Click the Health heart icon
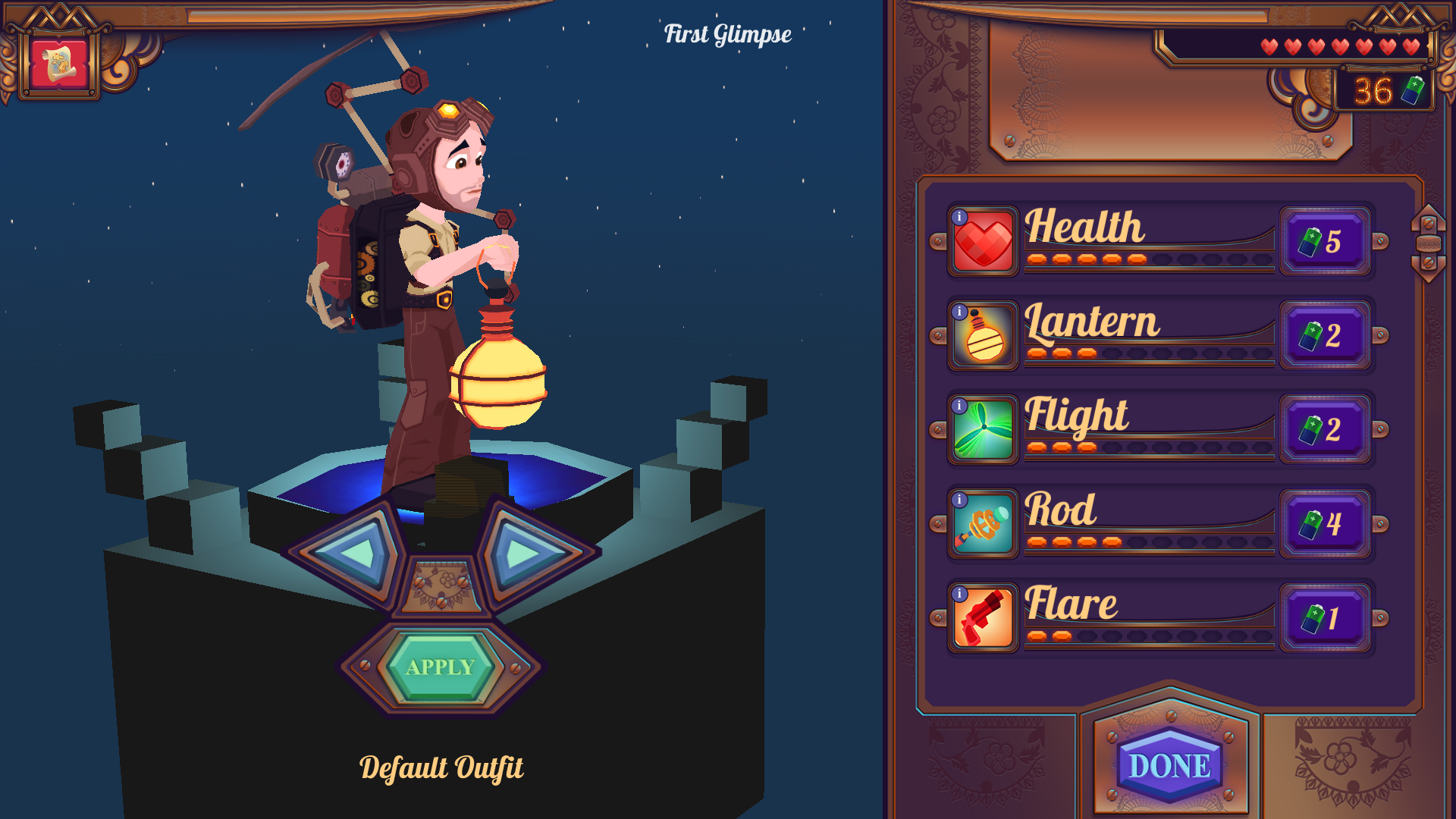Viewport: 1456px width, 819px height. 984,243
